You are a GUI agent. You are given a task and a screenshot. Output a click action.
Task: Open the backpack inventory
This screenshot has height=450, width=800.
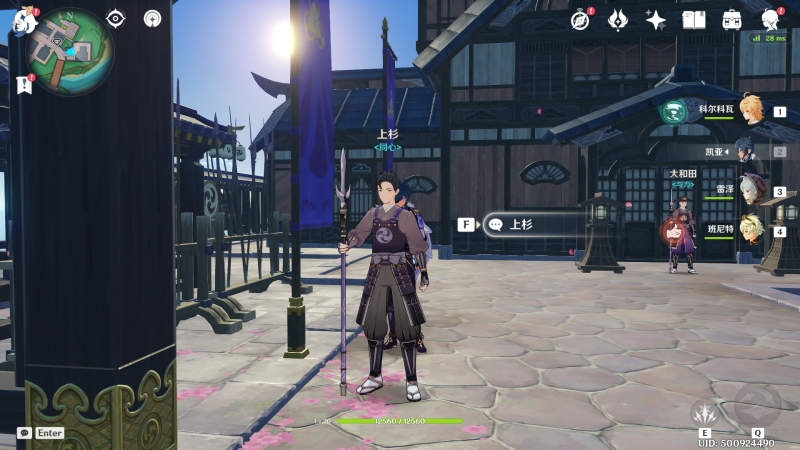click(732, 20)
